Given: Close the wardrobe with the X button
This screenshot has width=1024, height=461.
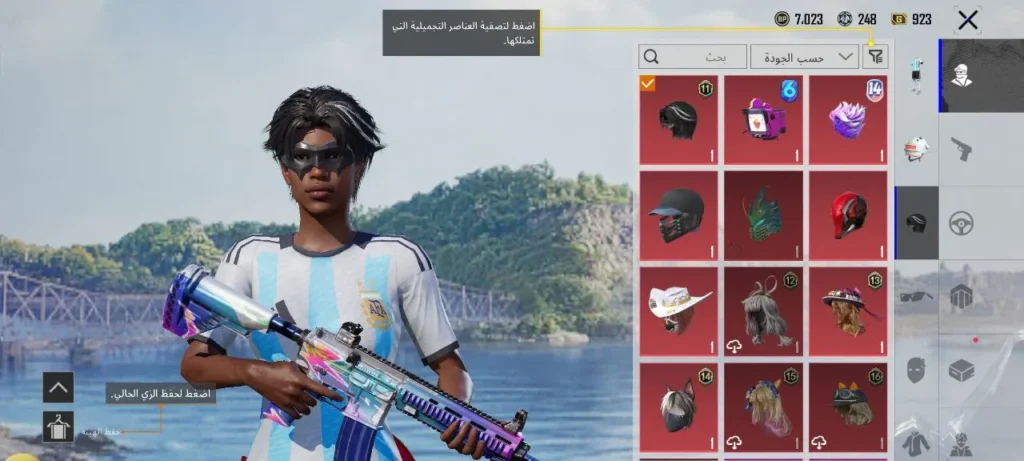Looking at the screenshot, I should tap(967, 19).
